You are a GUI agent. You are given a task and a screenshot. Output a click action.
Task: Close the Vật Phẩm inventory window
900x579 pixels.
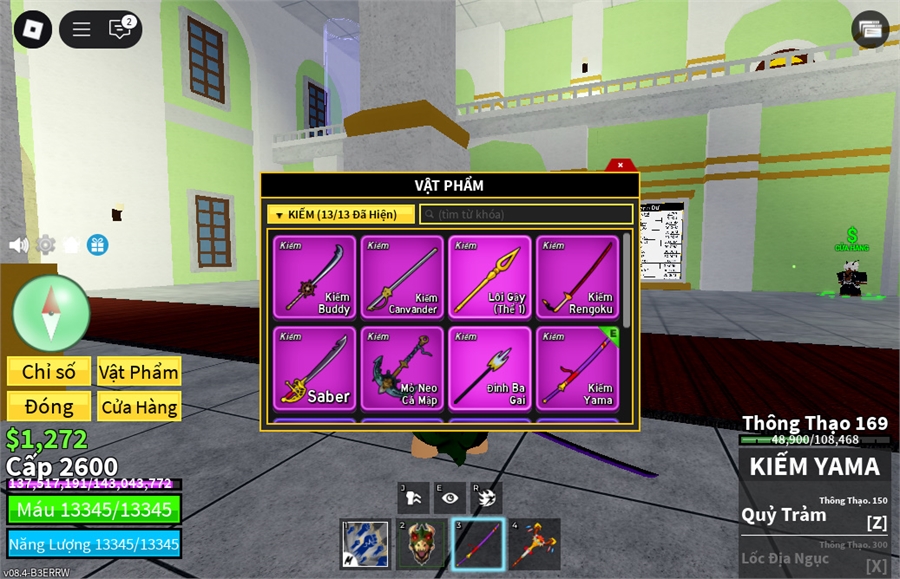pos(620,165)
